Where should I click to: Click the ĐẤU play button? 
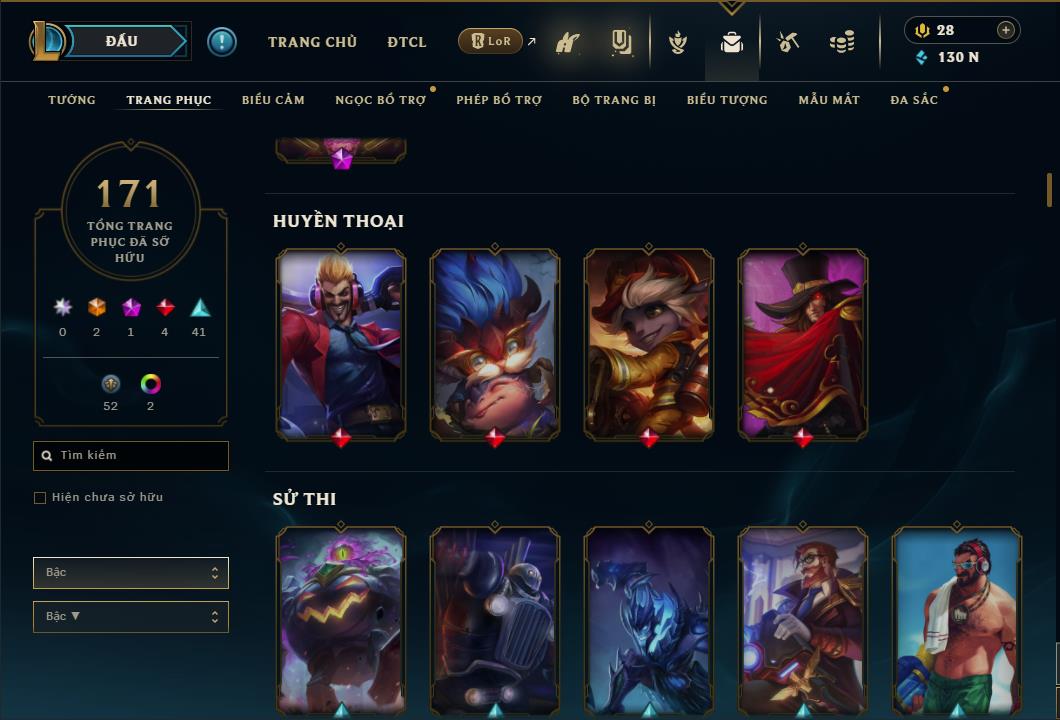(122, 41)
